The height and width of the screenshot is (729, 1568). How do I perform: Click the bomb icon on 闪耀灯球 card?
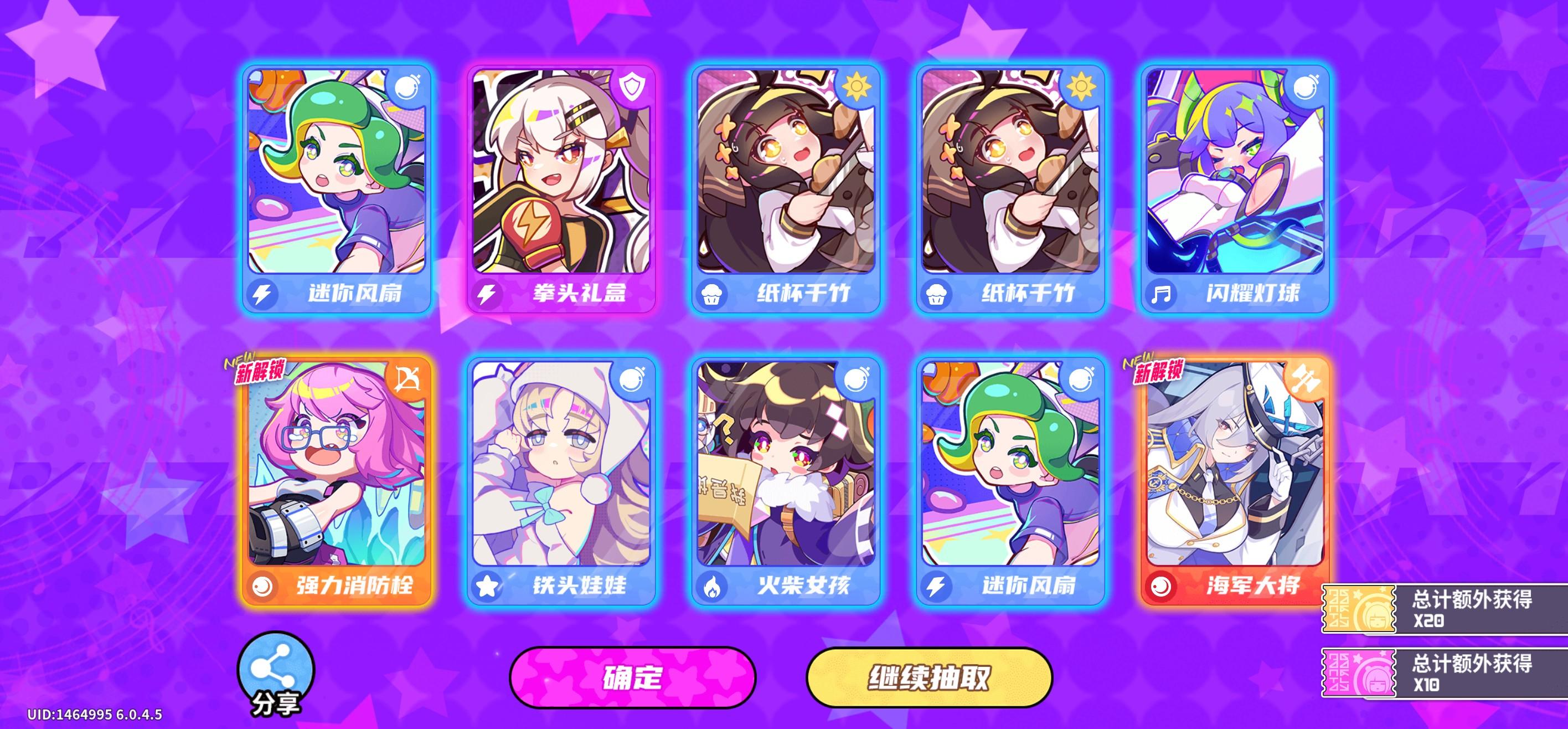[x=1306, y=87]
